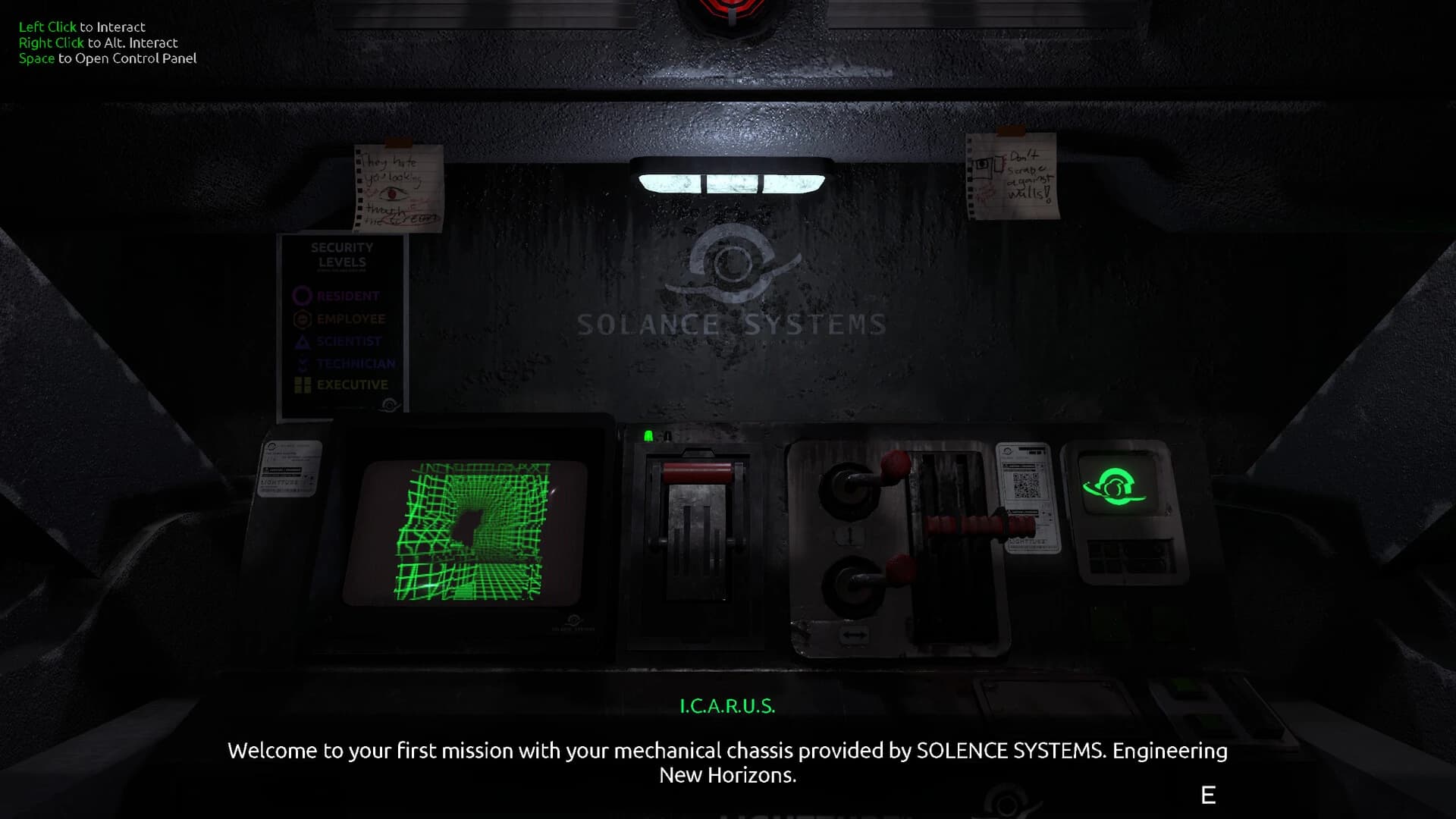Viewport: 1456px width, 819px height.
Task: Click the Employee security badge icon
Action: pyautogui.click(x=303, y=318)
